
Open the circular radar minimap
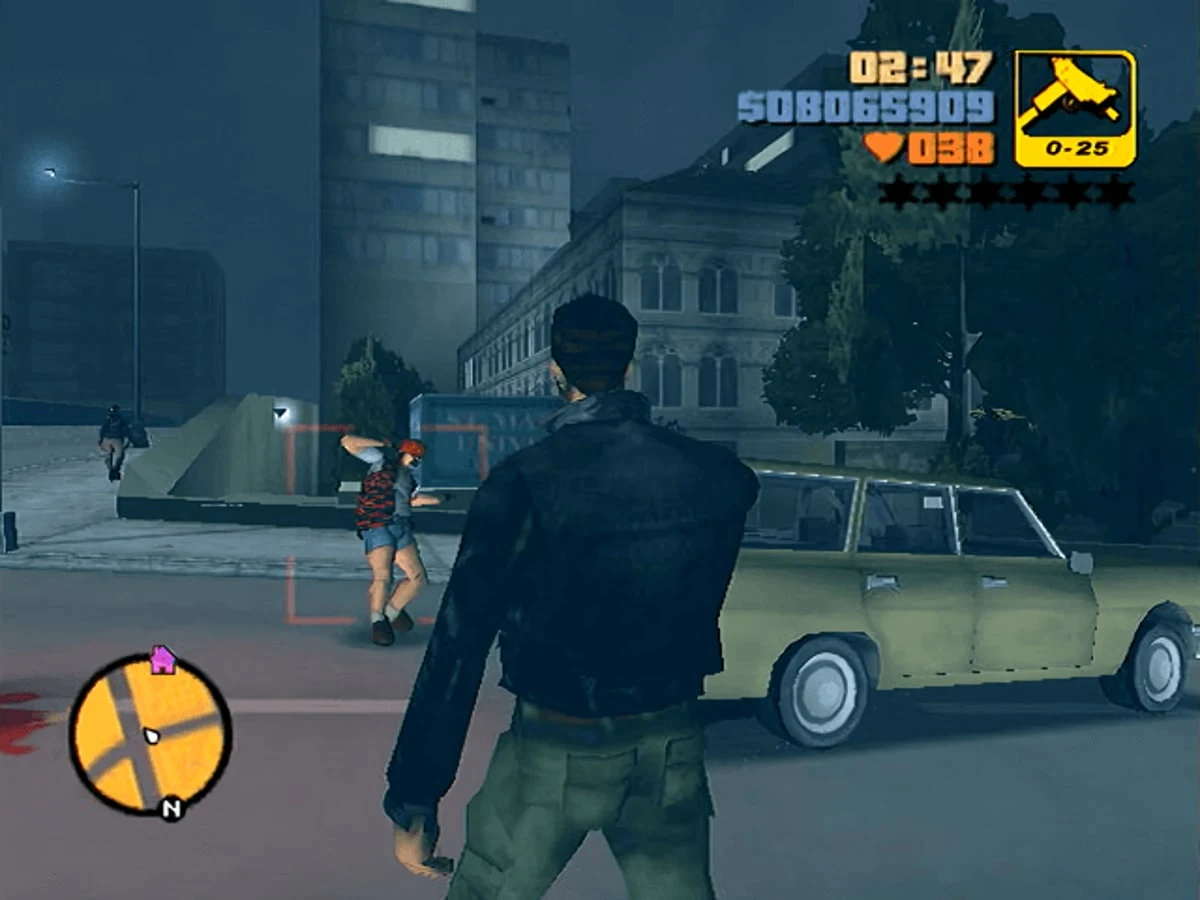tap(150, 733)
